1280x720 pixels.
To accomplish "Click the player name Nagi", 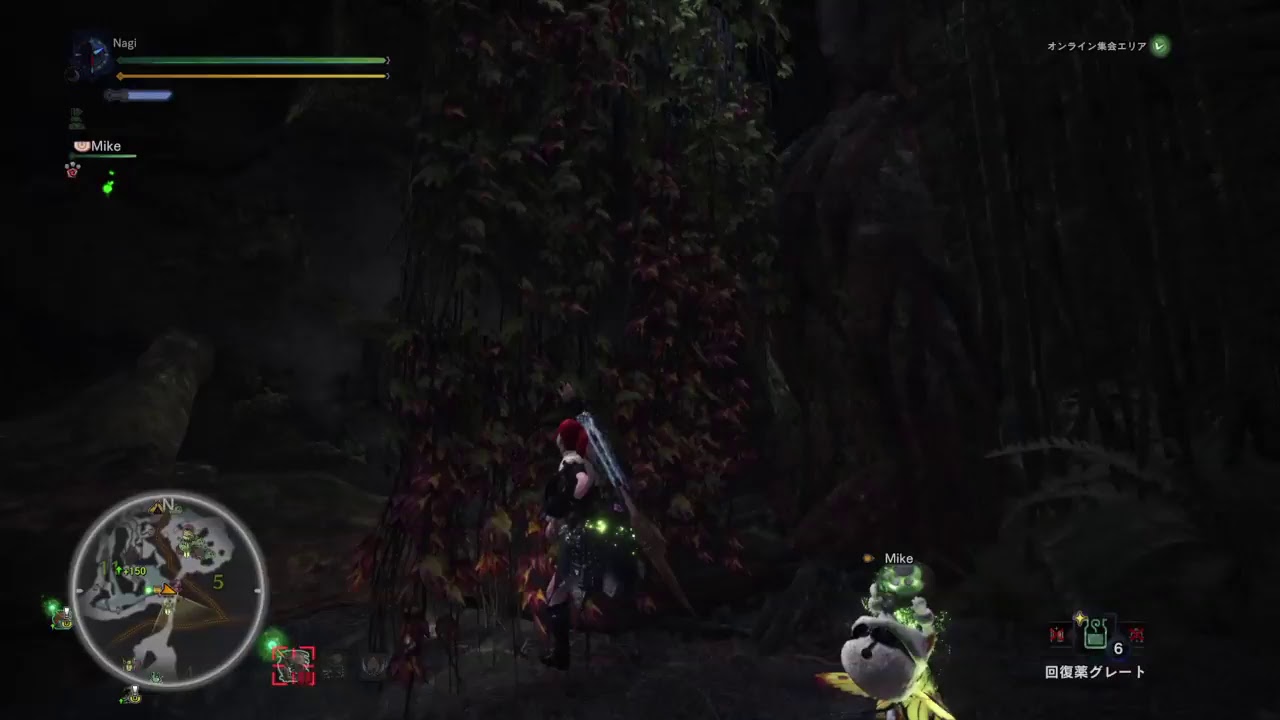I will pos(125,43).
